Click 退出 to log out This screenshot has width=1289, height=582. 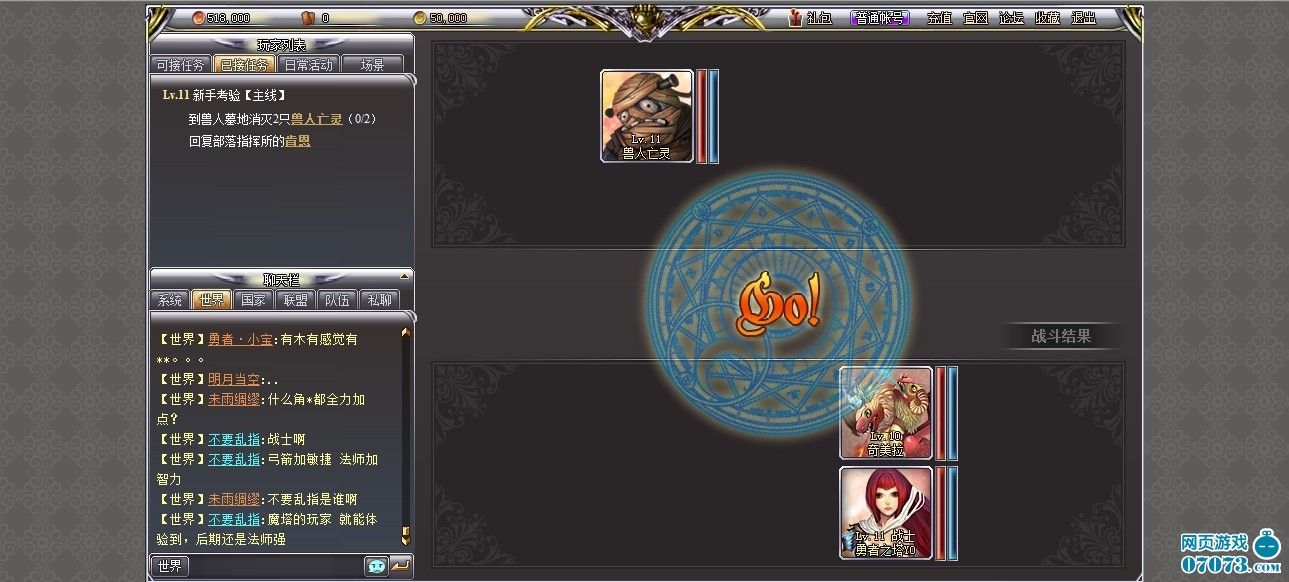[1083, 18]
